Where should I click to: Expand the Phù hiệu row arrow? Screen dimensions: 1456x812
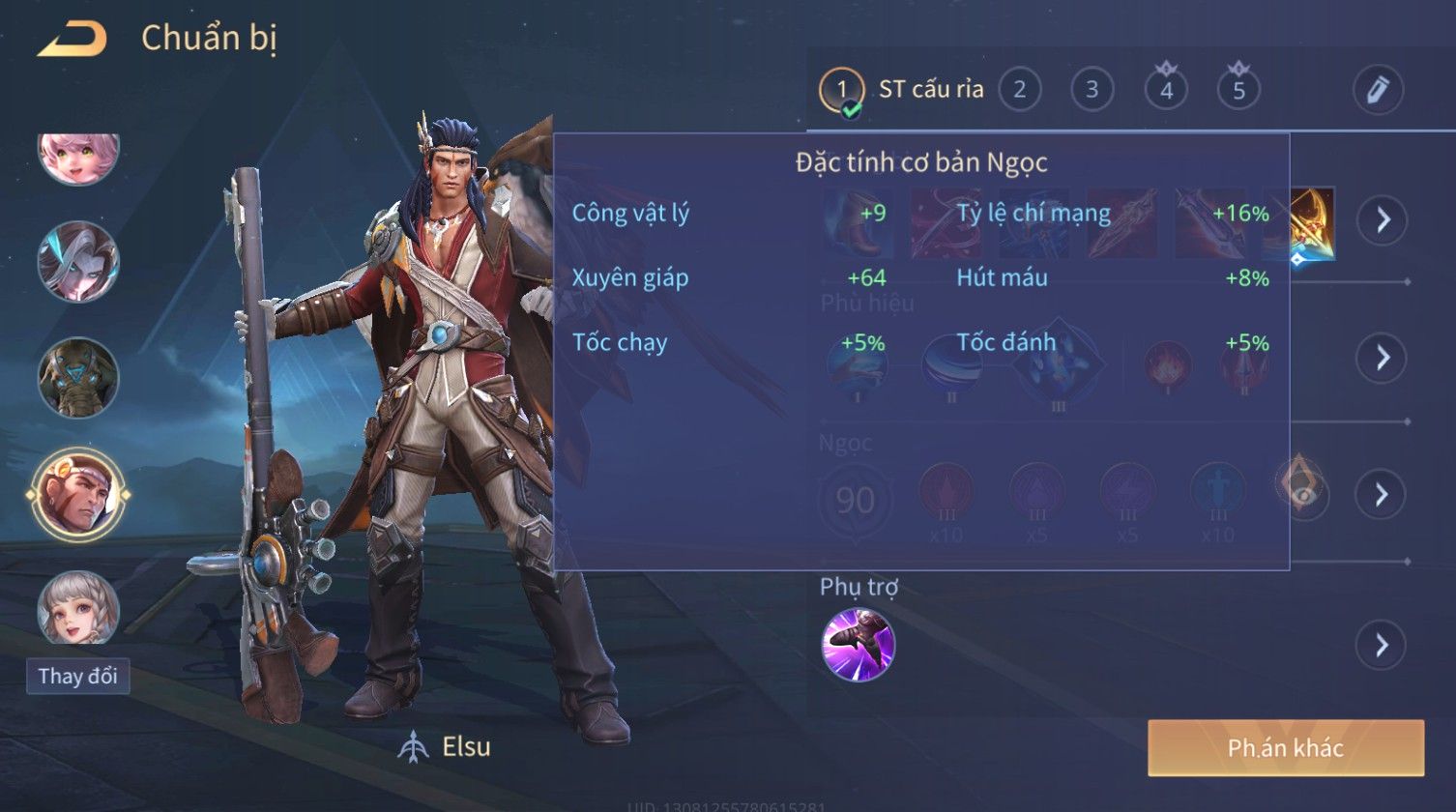[x=1382, y=358]
